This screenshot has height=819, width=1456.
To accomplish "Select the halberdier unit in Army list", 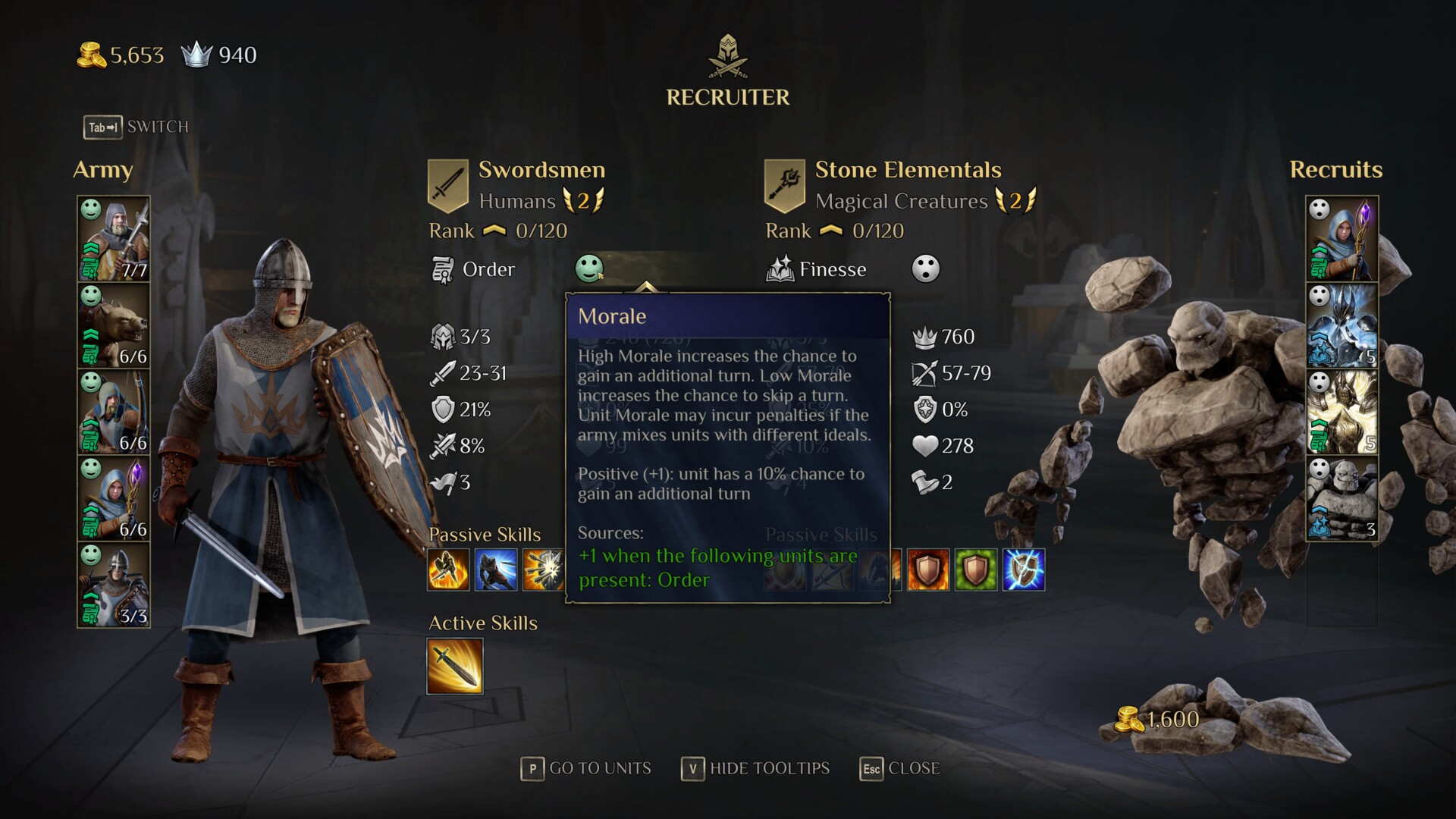I will [x=114, y=239].
